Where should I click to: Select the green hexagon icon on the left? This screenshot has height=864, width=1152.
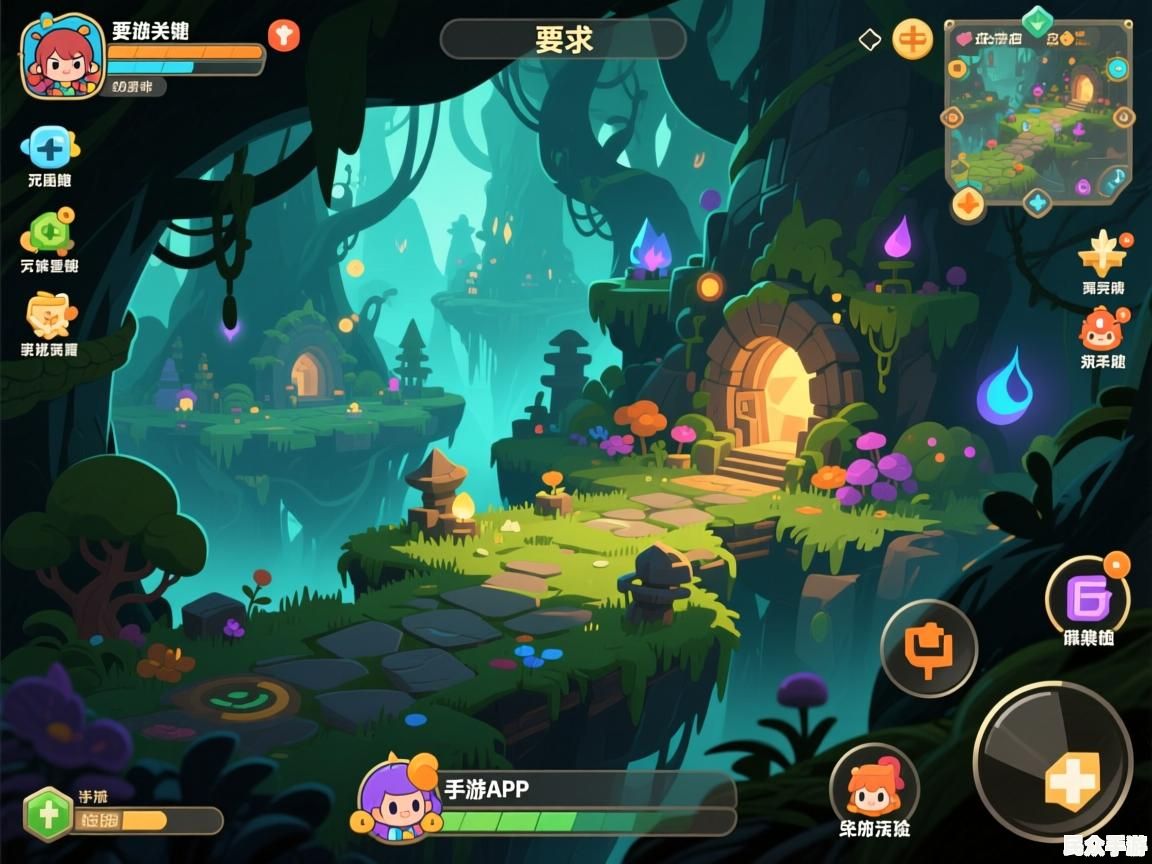coord(46,233)
